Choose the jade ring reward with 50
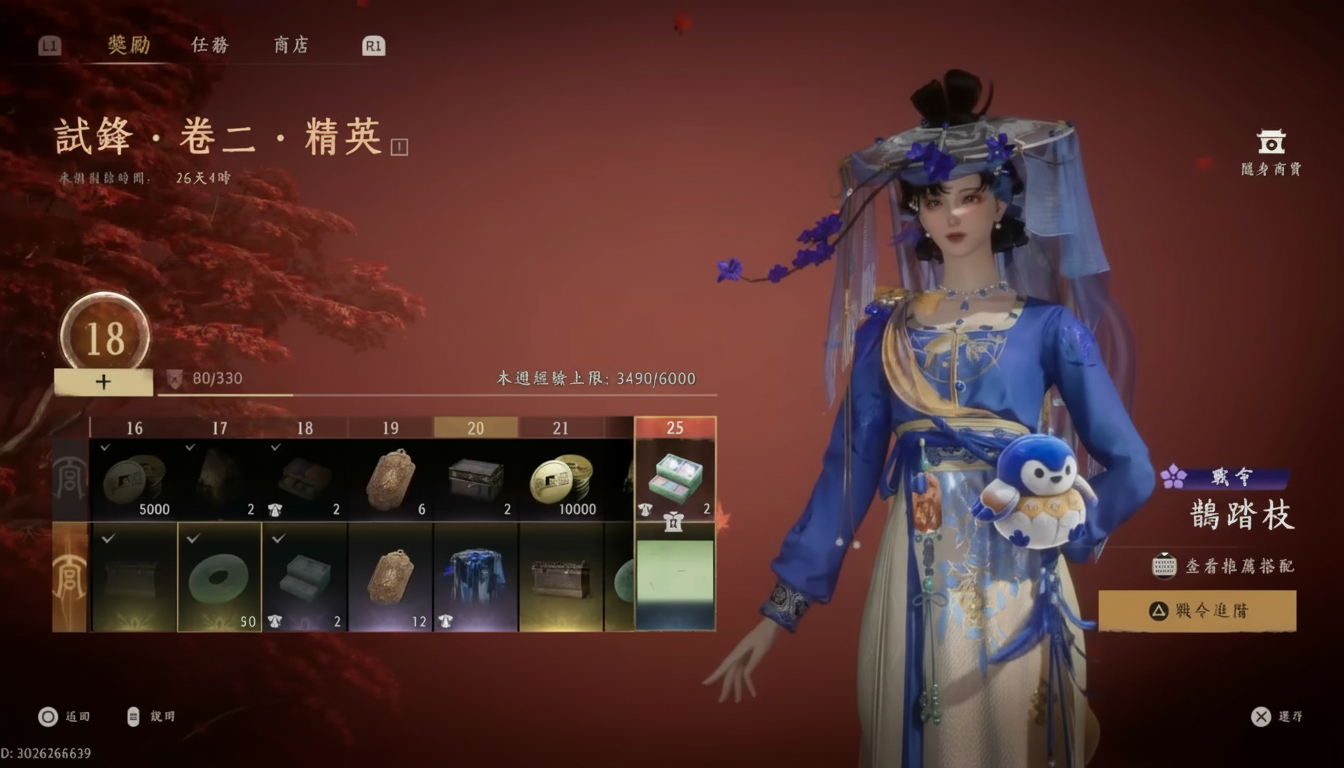 (x=220, y=577)
